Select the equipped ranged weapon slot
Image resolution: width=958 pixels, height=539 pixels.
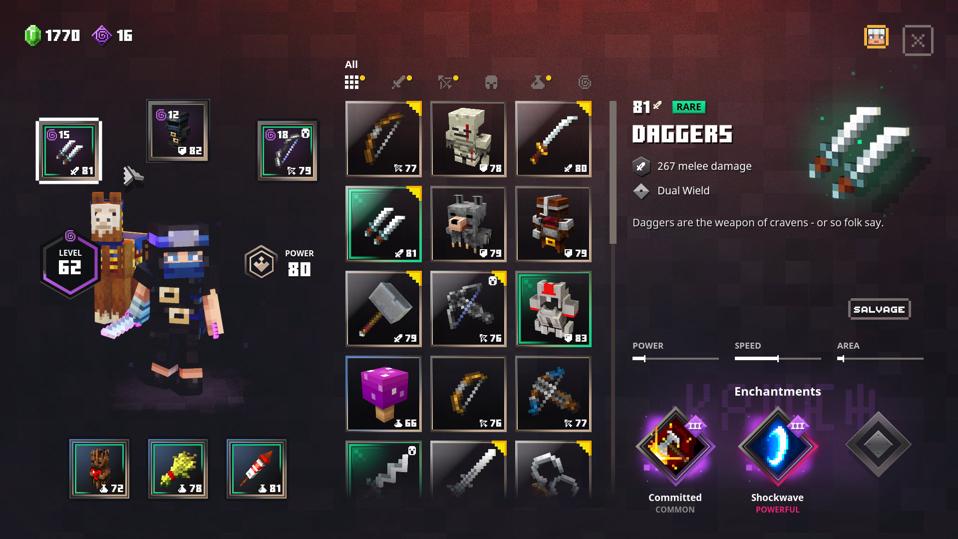coord(287,151)
